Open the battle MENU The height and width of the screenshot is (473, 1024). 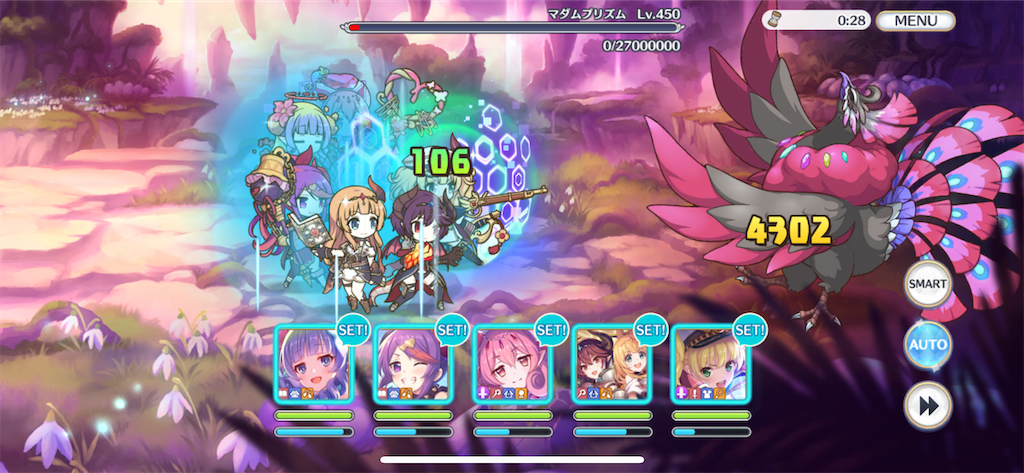click(916, 20)
